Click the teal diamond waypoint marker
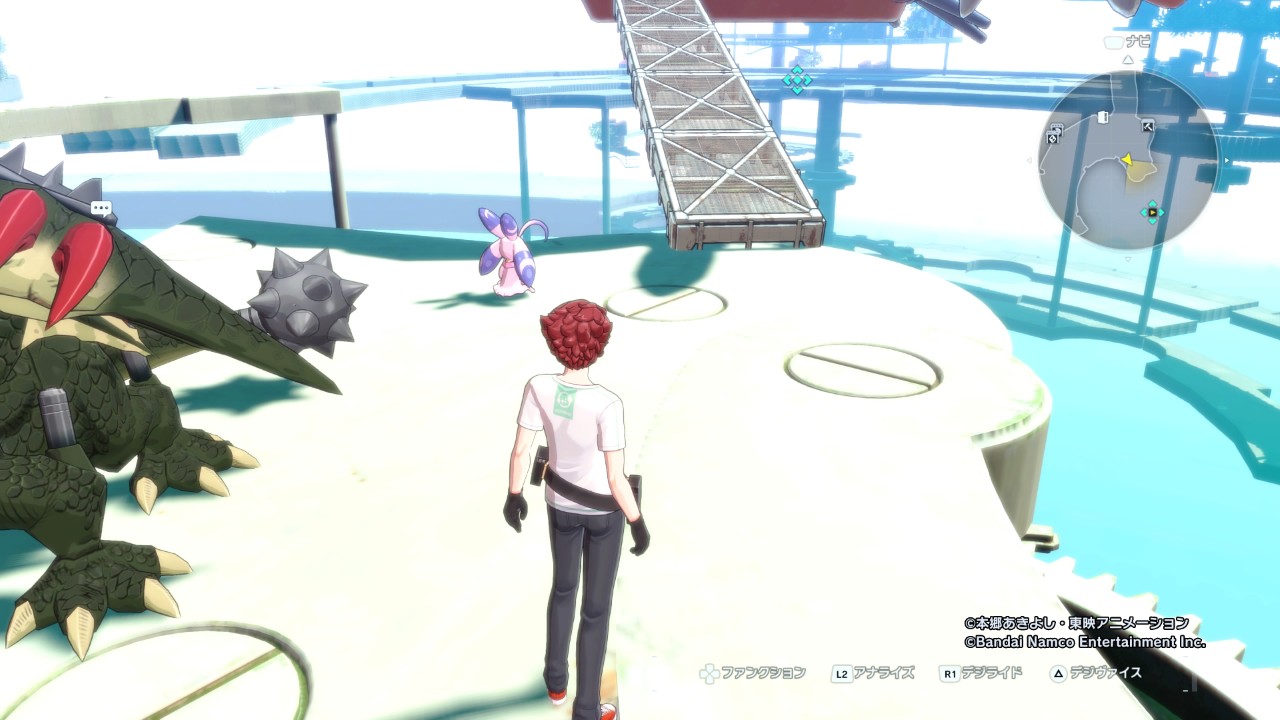Screen dimensions: 1280x720 [x=797, y=80]
